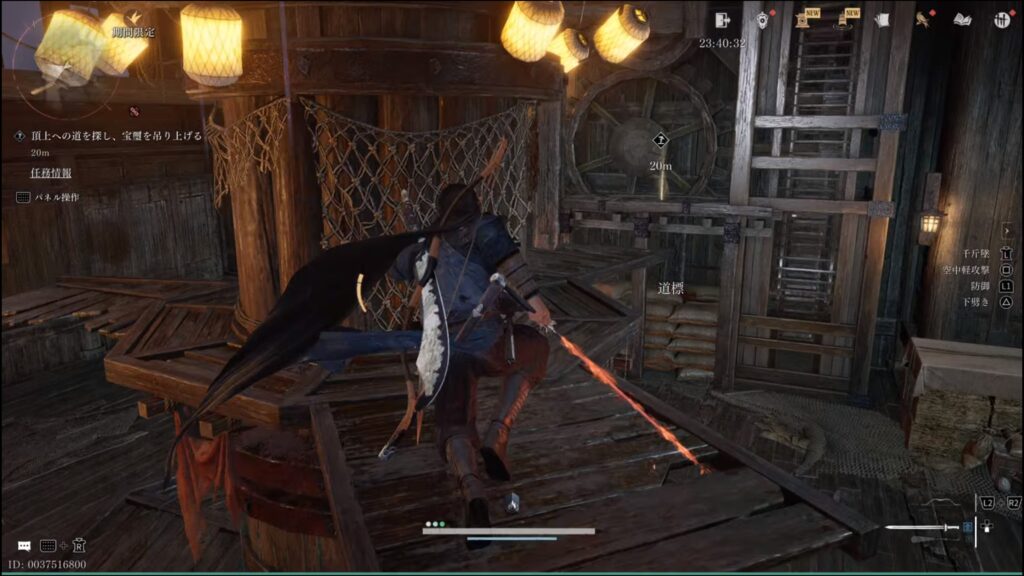Open the paper scrolls icon

882,20
